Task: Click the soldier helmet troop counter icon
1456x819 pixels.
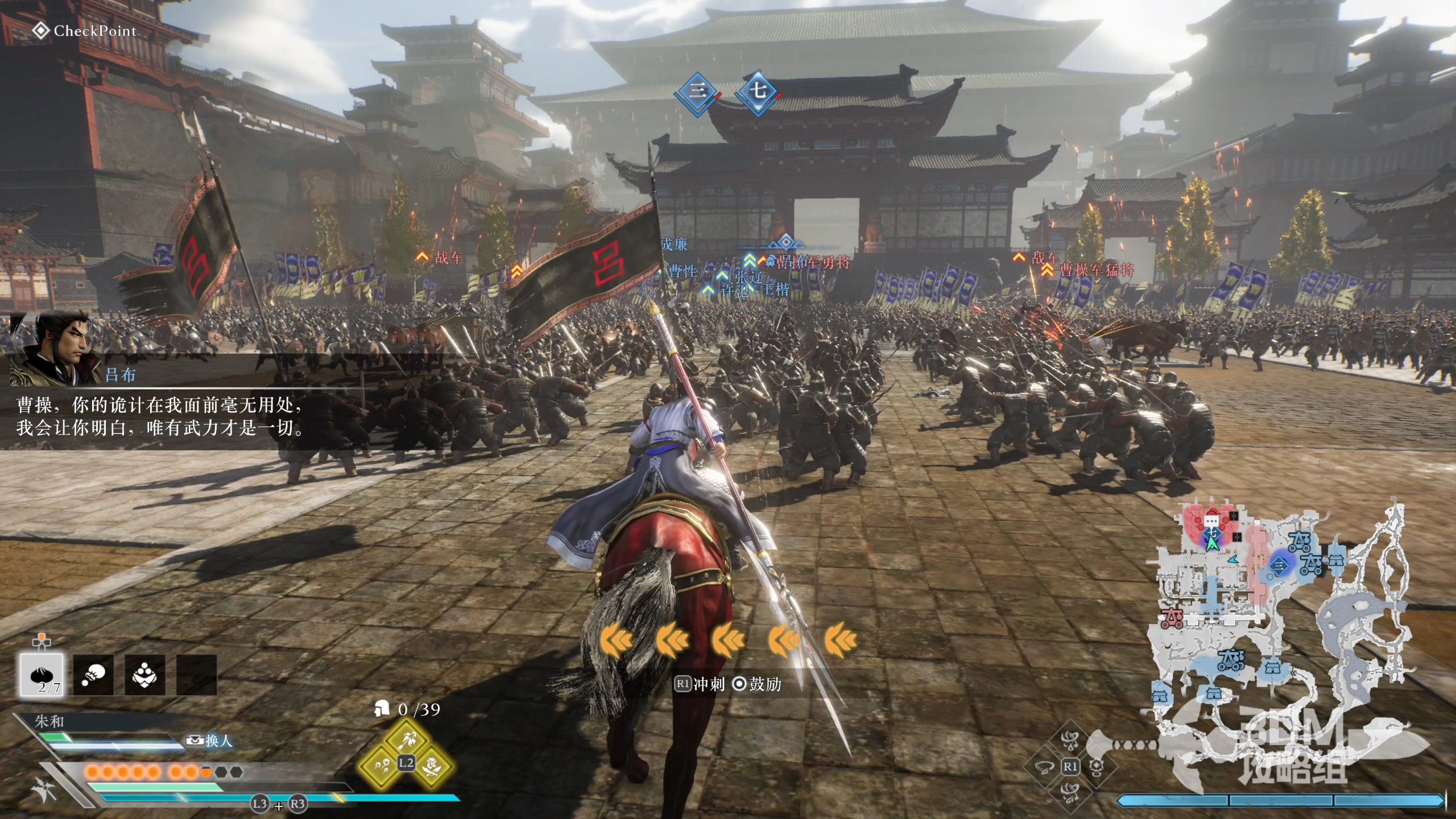Action: click(x=382, y=709)
